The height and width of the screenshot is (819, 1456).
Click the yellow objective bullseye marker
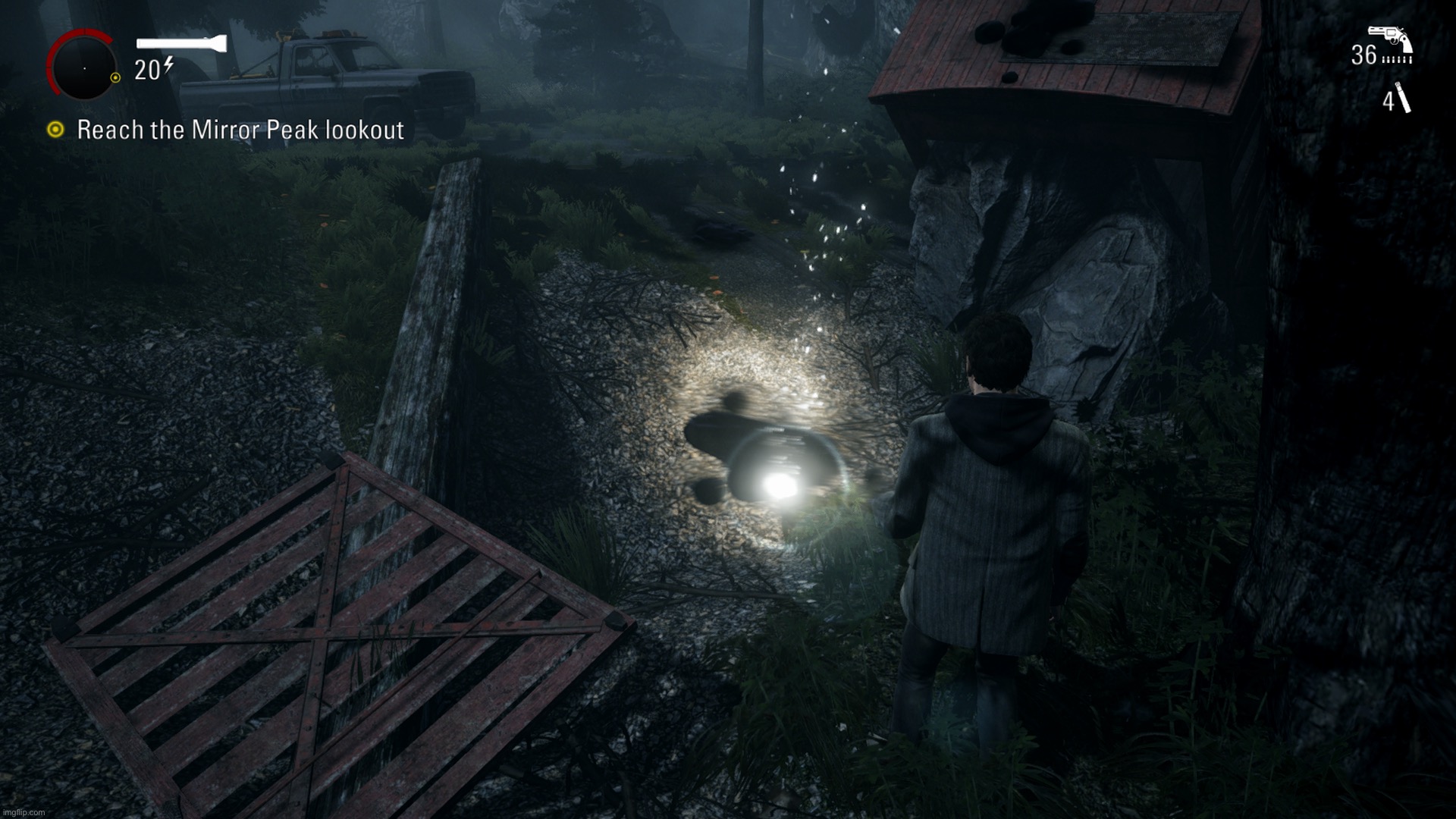click(54, 130)
